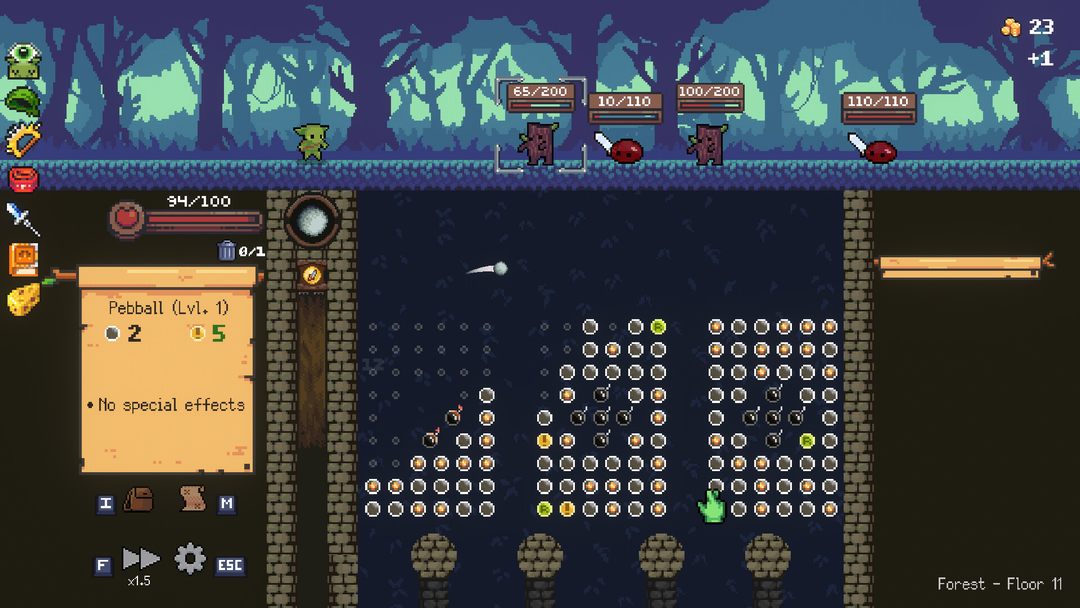Open the map scroll
The image size is (1080, 608).
click(193, 499)
